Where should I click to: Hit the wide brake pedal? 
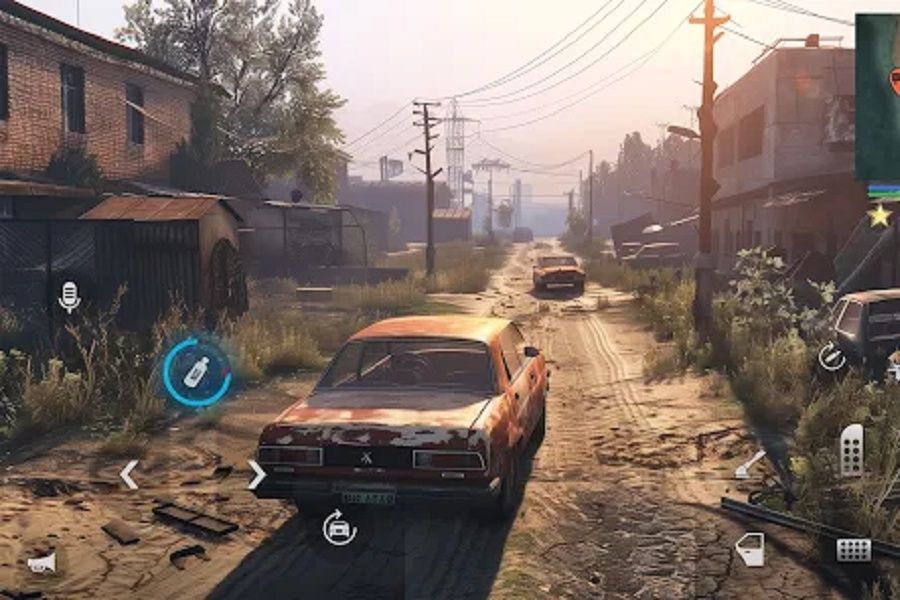853,550
